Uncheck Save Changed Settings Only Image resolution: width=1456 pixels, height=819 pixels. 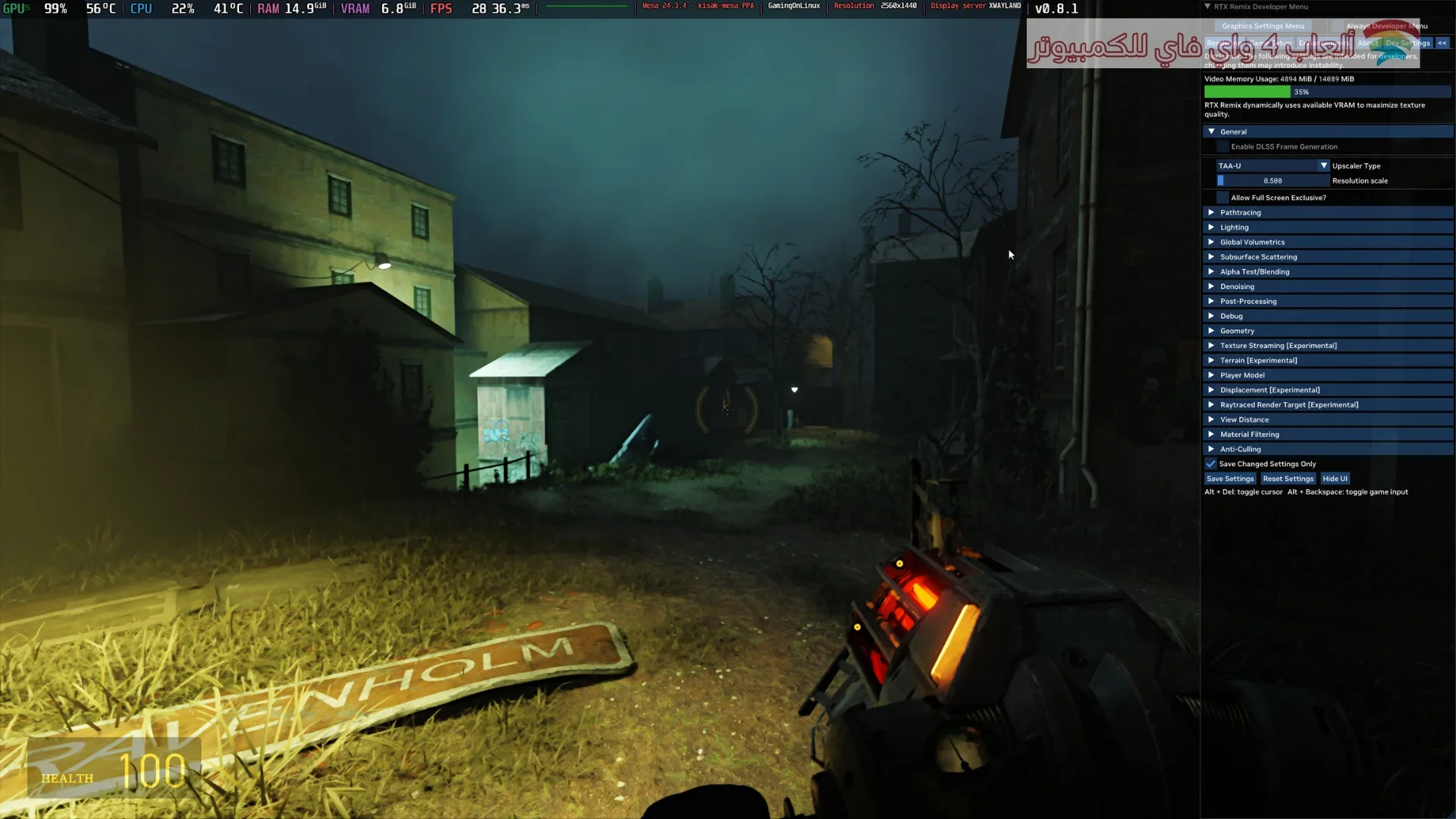coord(1211,464)
